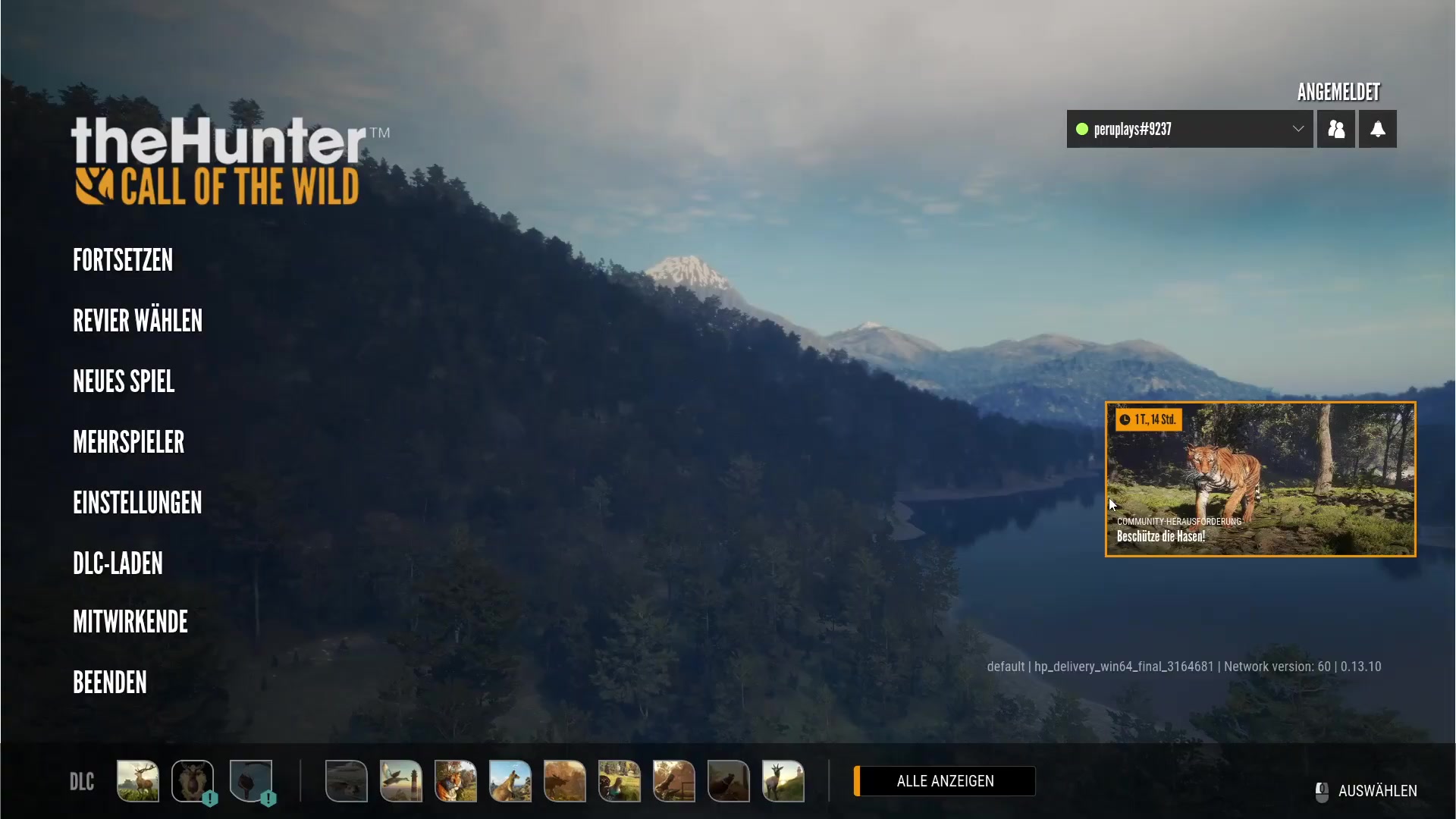
Task: Select the tiger DLC thumbnail
Action: (456, 781)
